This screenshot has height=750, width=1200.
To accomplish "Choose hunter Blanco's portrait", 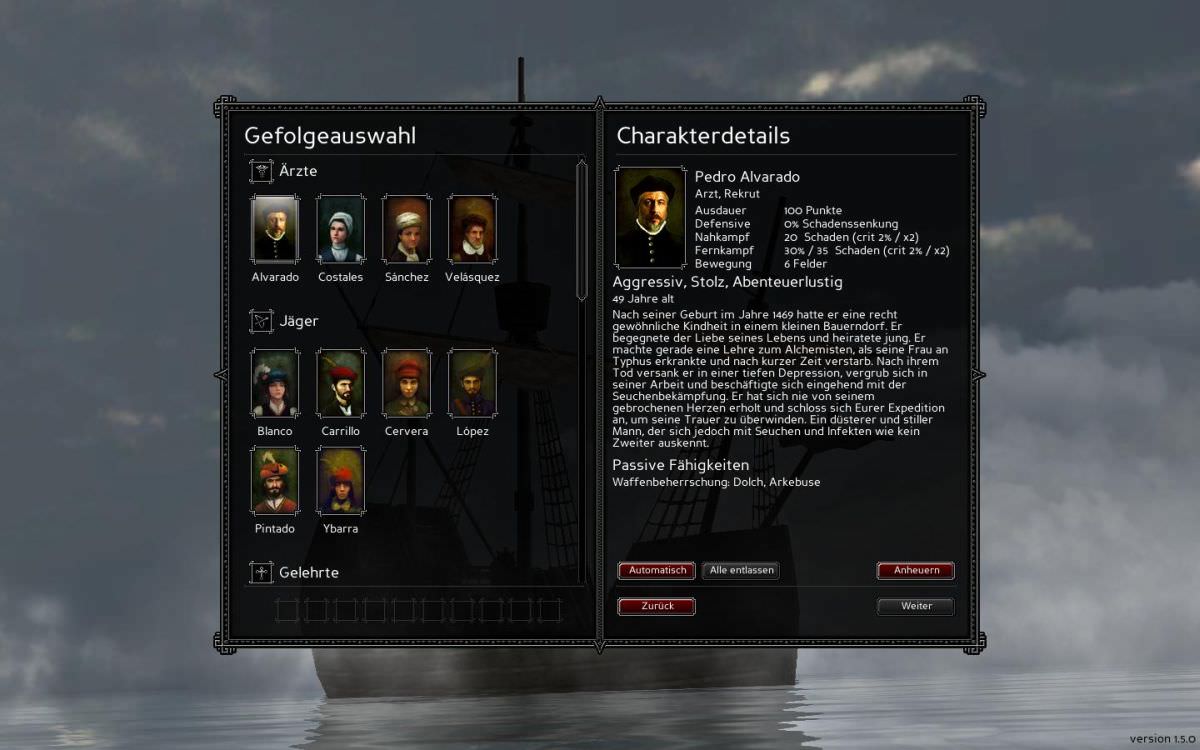I will [x=275, y=383].
